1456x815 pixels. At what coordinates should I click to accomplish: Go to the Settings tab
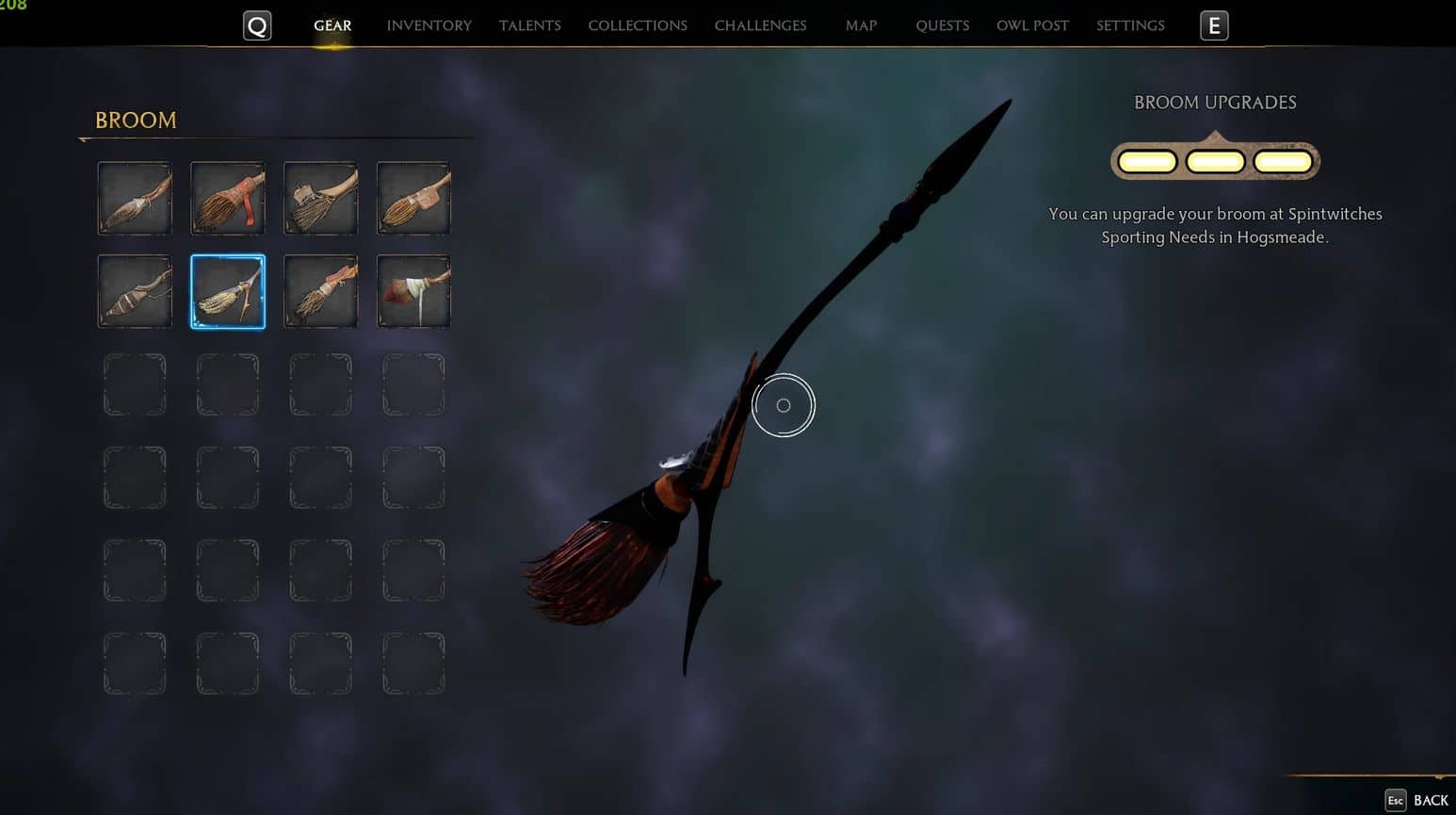(1130, 25)
